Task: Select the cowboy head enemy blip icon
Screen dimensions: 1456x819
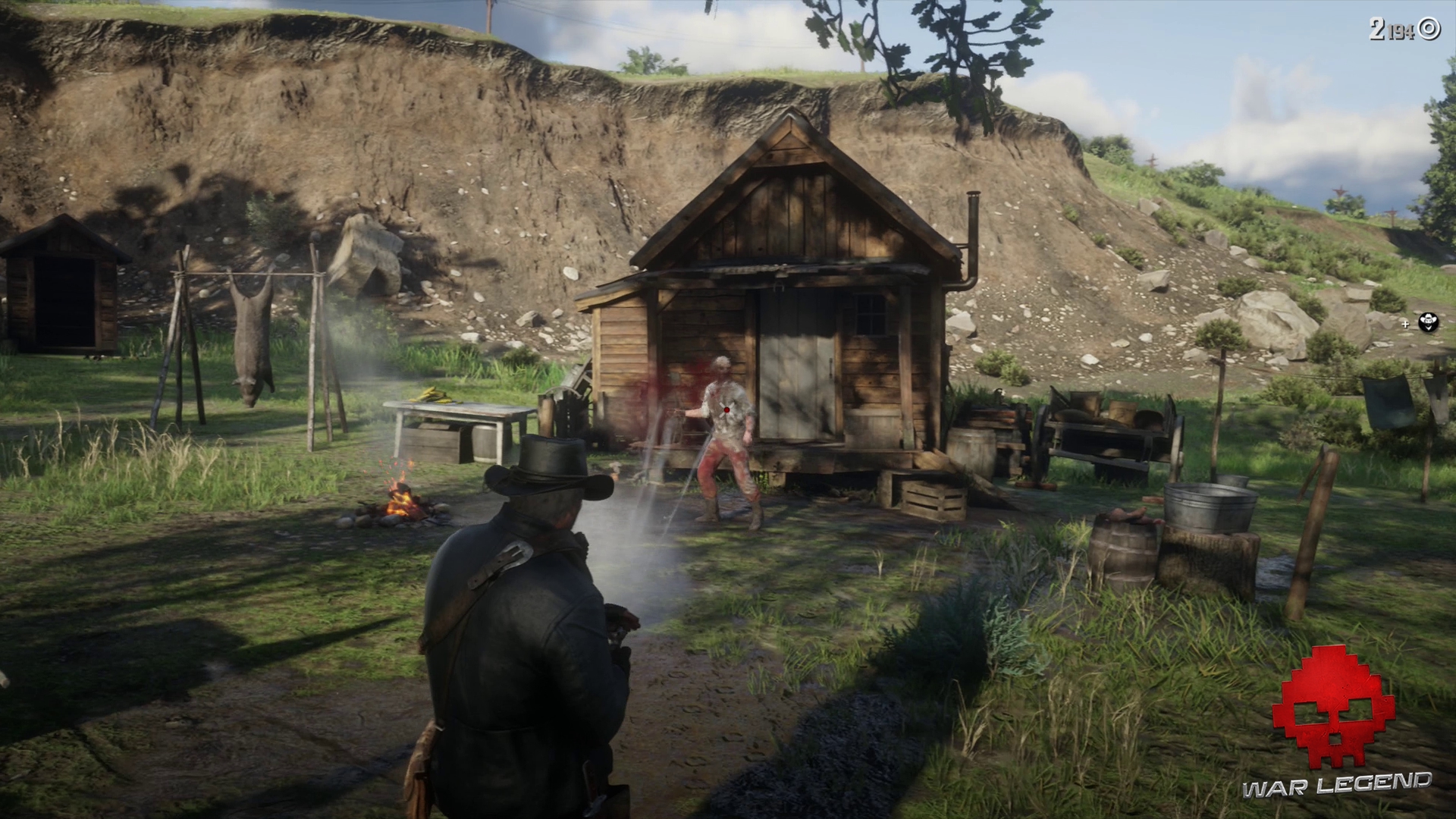Action: coord(1429,322)
